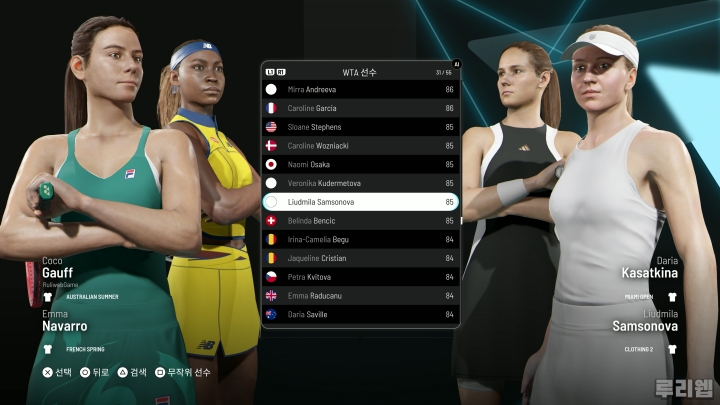The width and height of the screenshot is (720, 405).
Task: Pick Belinda Bencic from the list
Action: pyautogui.click(x=360, y=220)
